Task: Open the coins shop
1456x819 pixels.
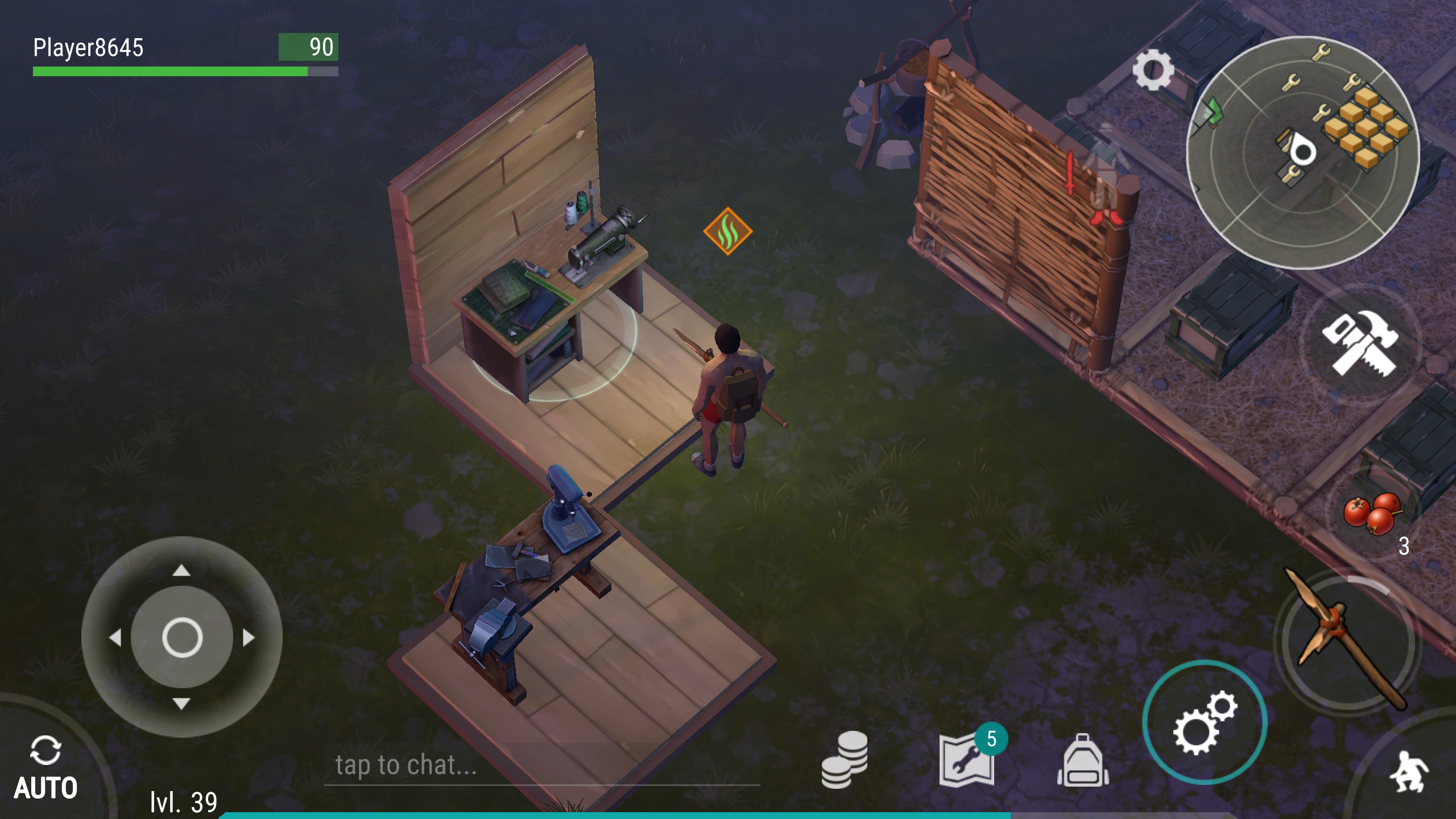Action: (845, 761)
